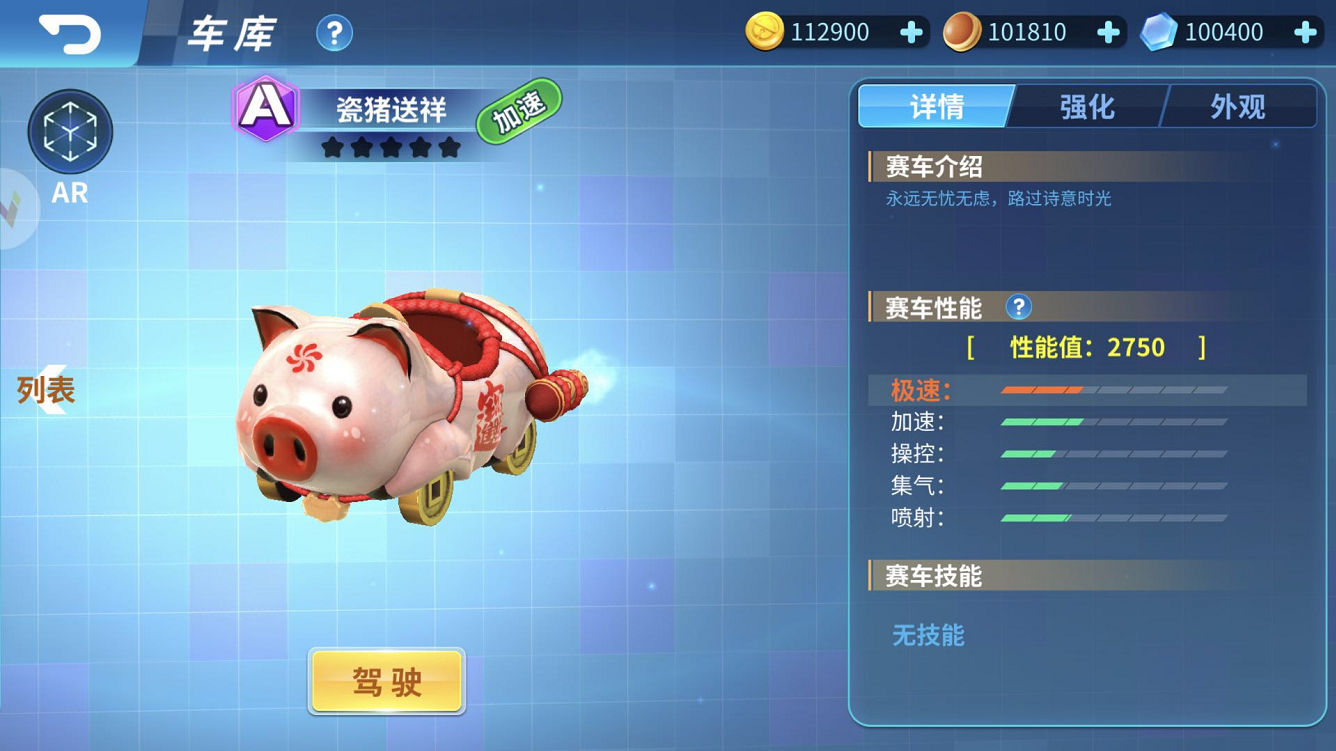Switch to the 详情 details tab

(x=936, y=106)
